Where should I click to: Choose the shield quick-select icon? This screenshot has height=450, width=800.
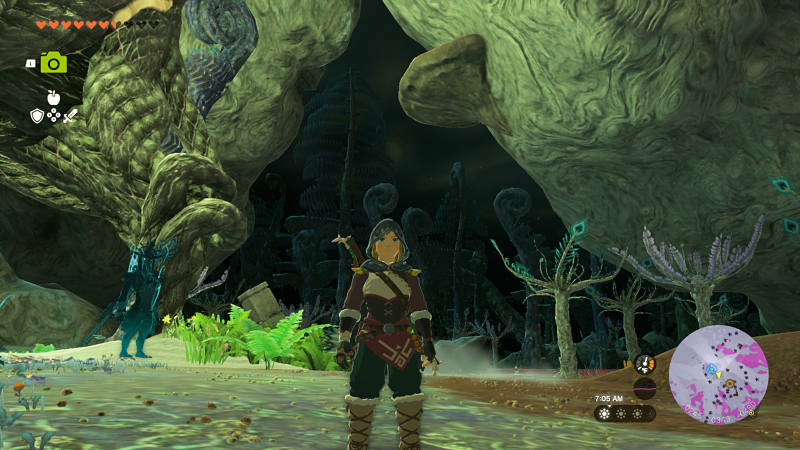click(x=37, y=116)
